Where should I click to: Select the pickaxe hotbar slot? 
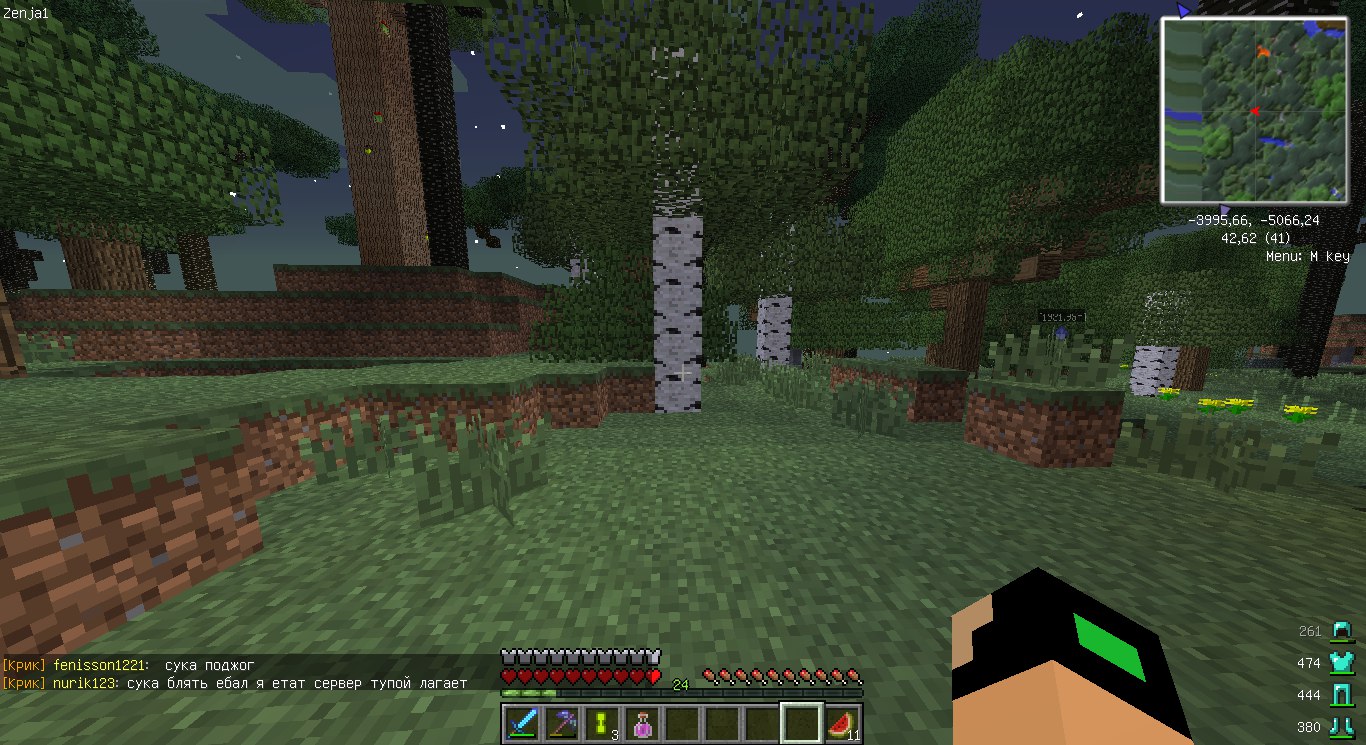[562, 723]
